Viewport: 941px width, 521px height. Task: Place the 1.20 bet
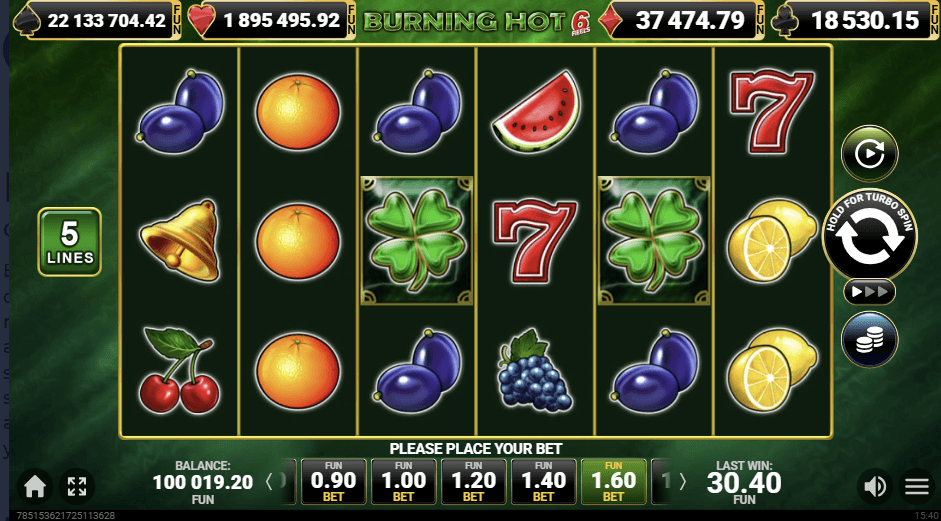click(473, 482)
